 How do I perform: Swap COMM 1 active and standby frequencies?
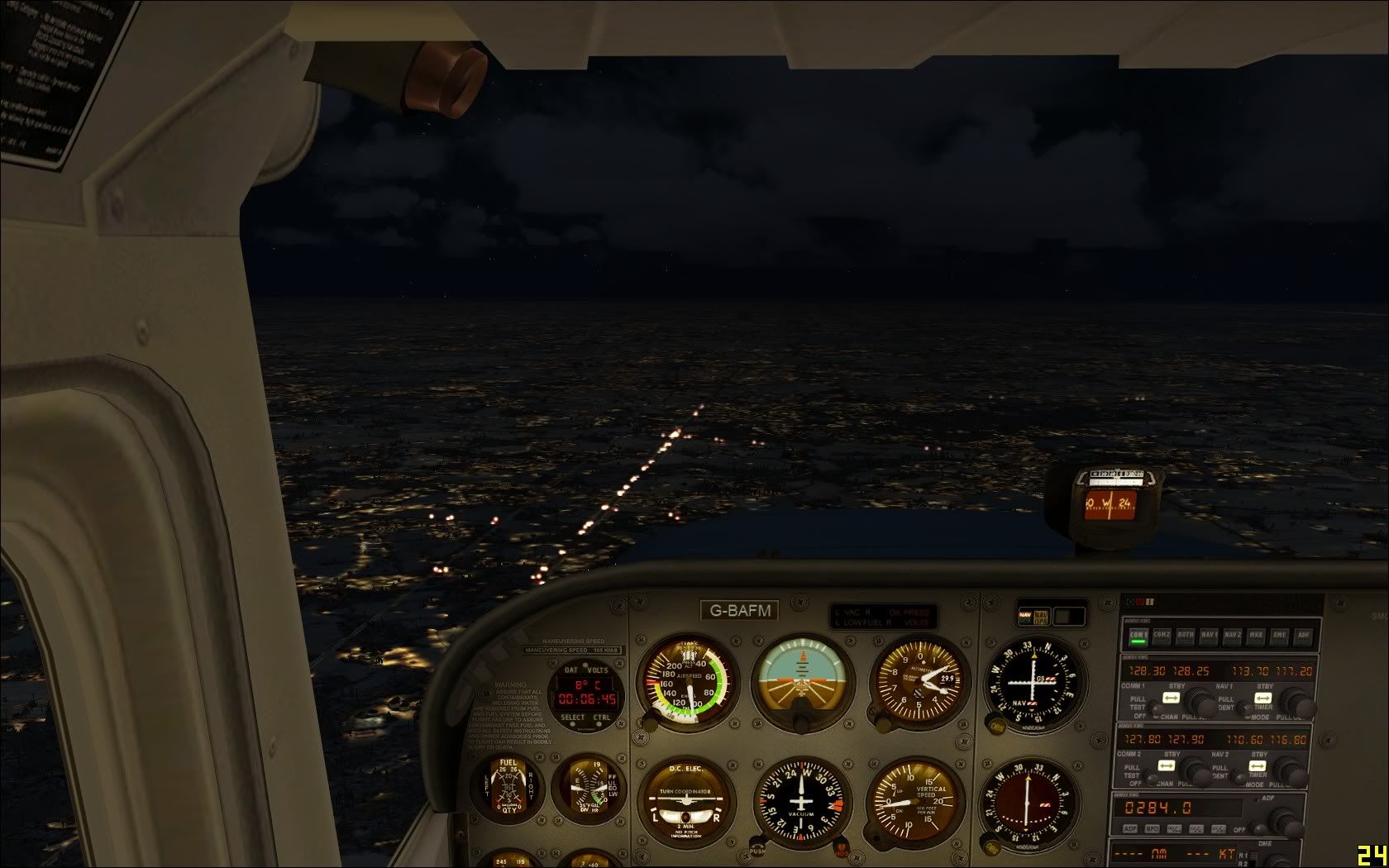click(1171, 698)
